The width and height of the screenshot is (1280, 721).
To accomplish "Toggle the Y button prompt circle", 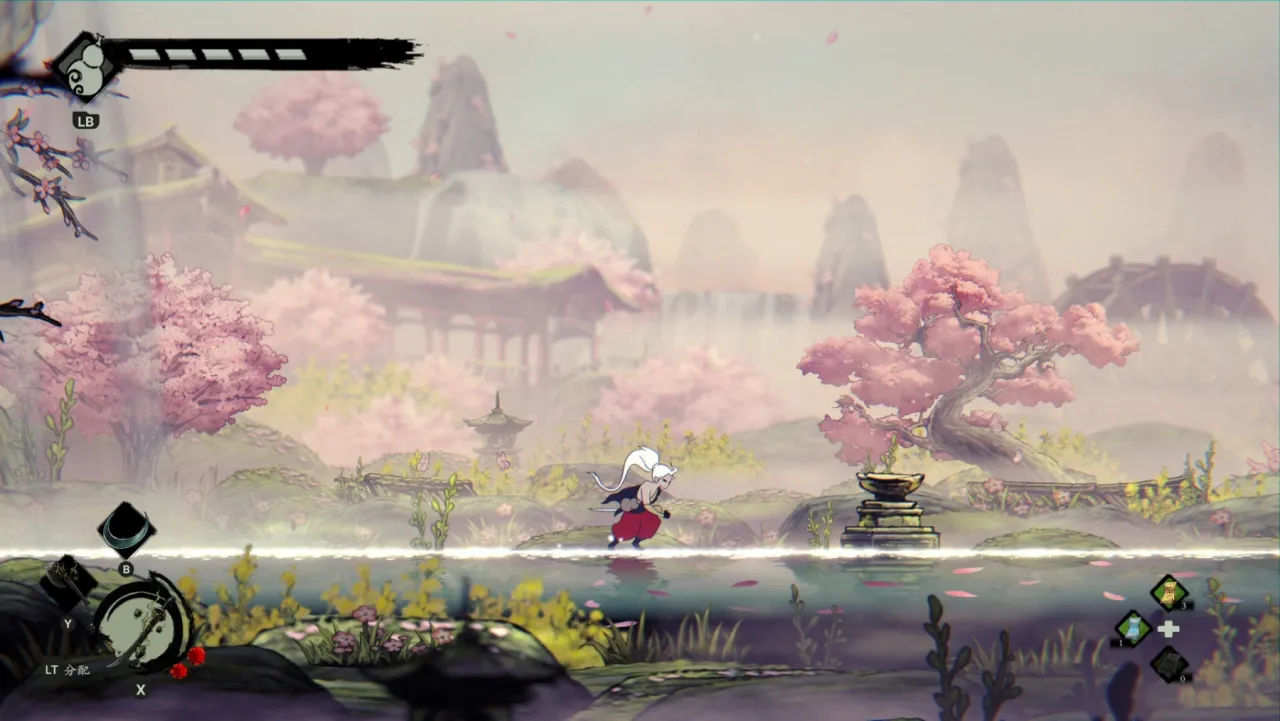I will [x=67, y=624].
